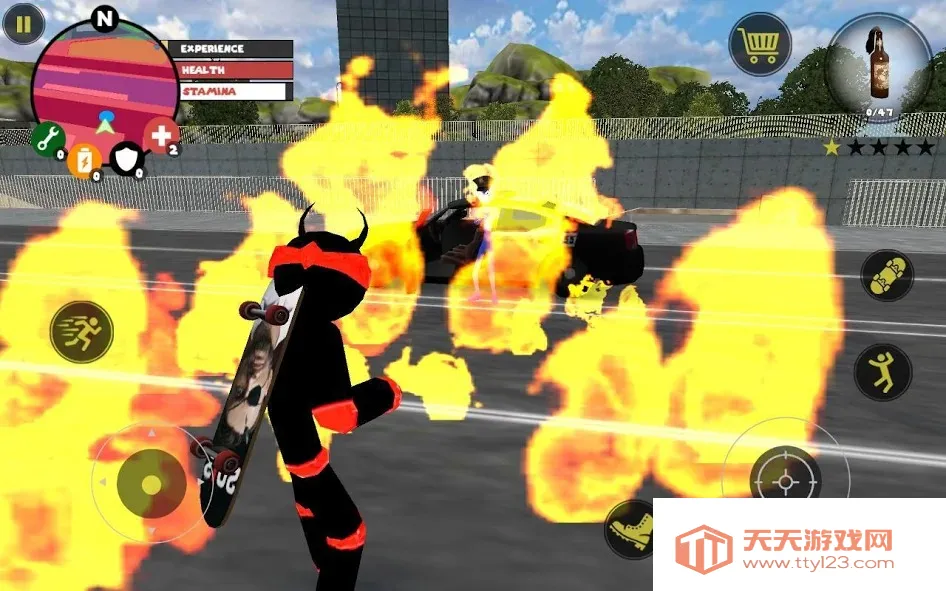The width and height of the screenshot is (946, 591).
Task: Toggle the sprint running button
Action: click(x=81, y=331)
